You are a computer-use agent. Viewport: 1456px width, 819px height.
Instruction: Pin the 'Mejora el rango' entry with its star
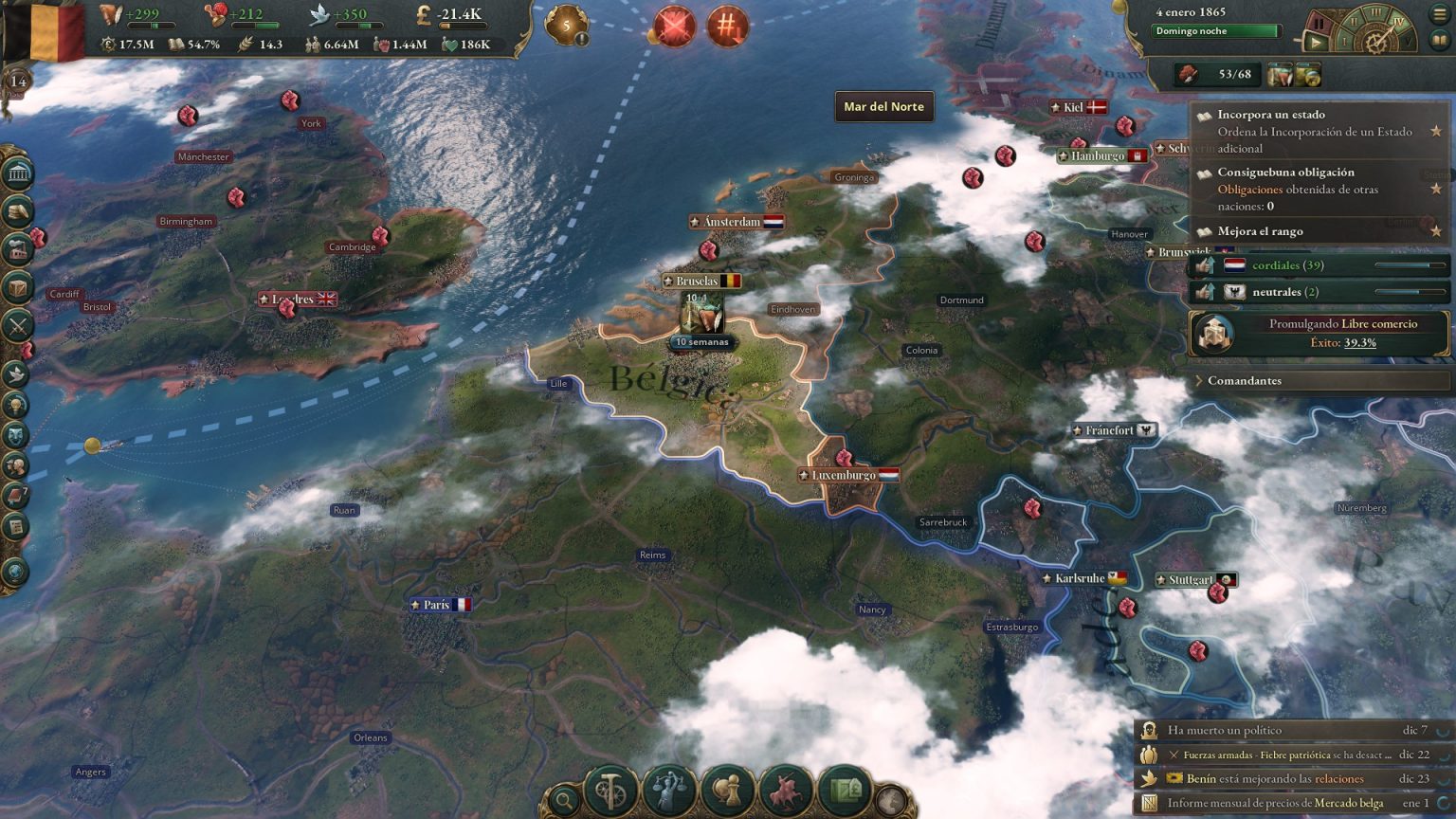(x=1437, y=231)
